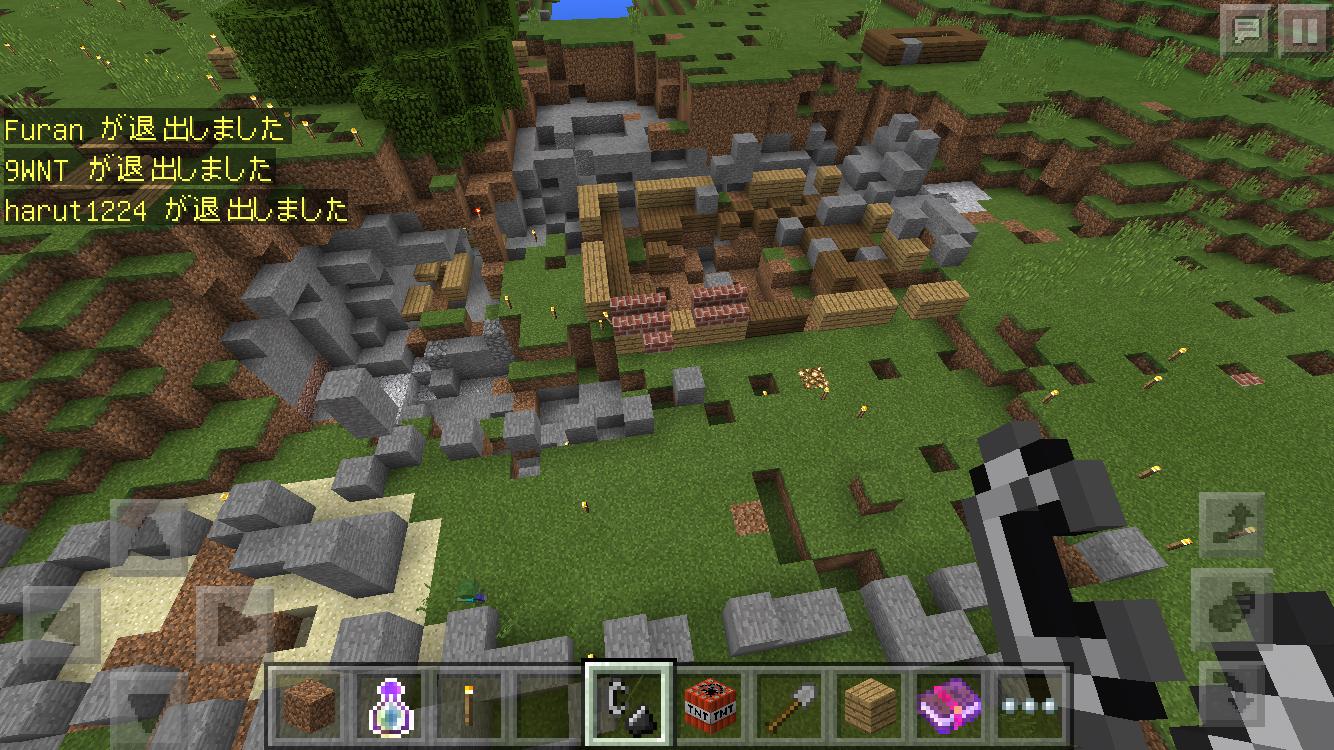The height and width of the screenshot is (750, 1334).
Task: Tap the move left arrow
Action: point(60,625)
